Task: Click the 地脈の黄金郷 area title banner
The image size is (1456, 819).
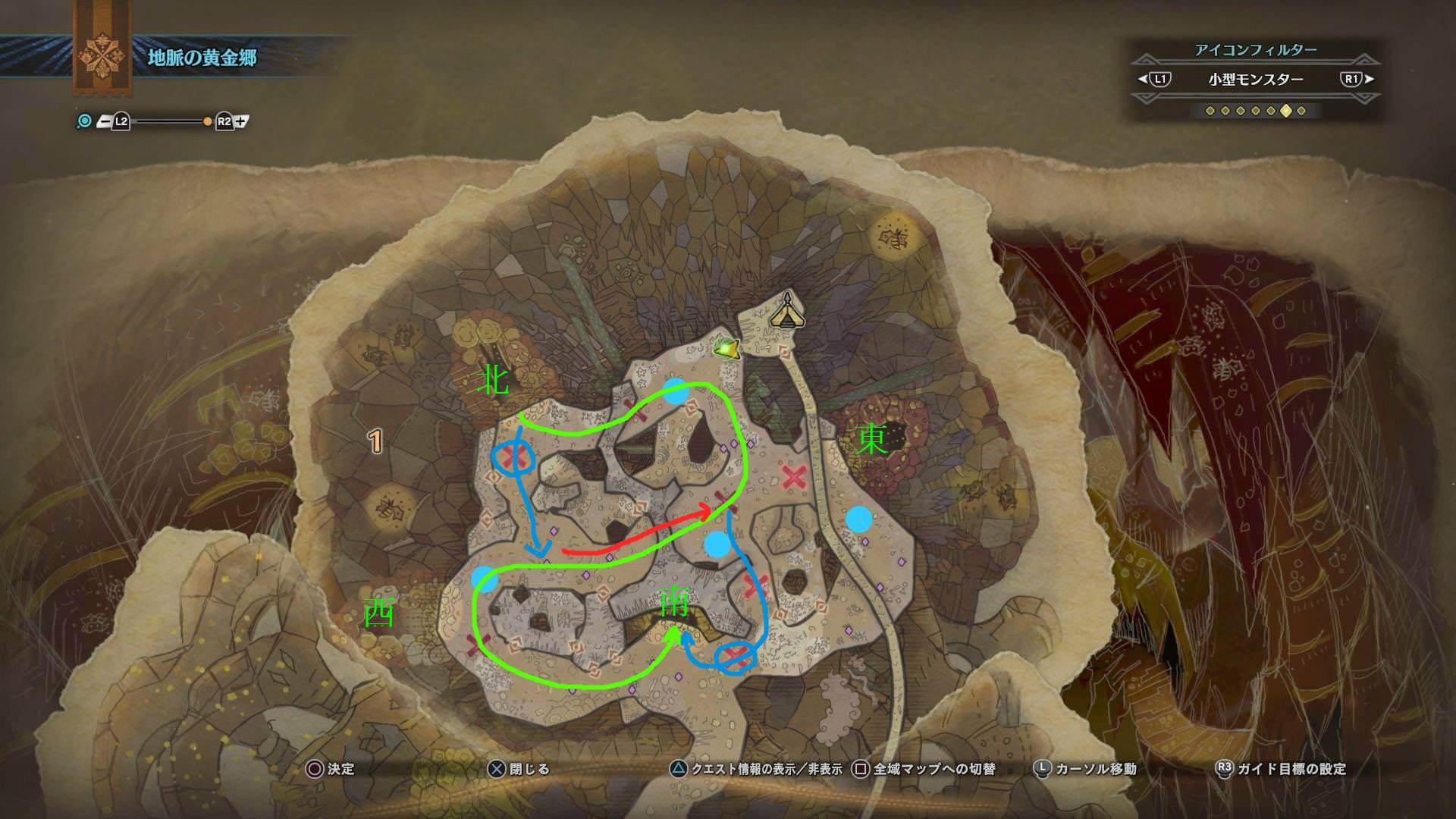Action: click(x=202, y=58)
